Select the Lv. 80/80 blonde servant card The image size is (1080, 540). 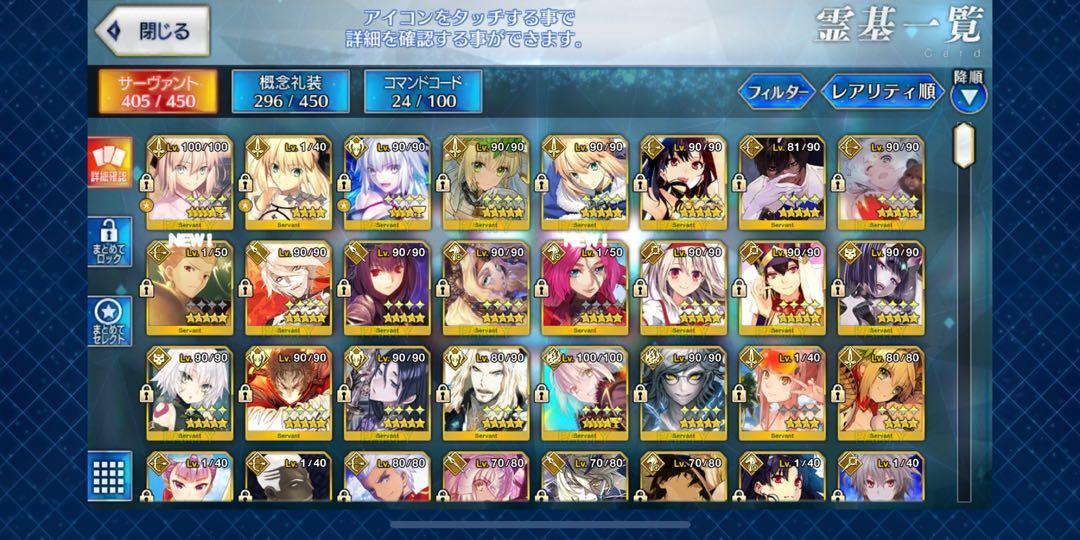click(x=881, y=392)
